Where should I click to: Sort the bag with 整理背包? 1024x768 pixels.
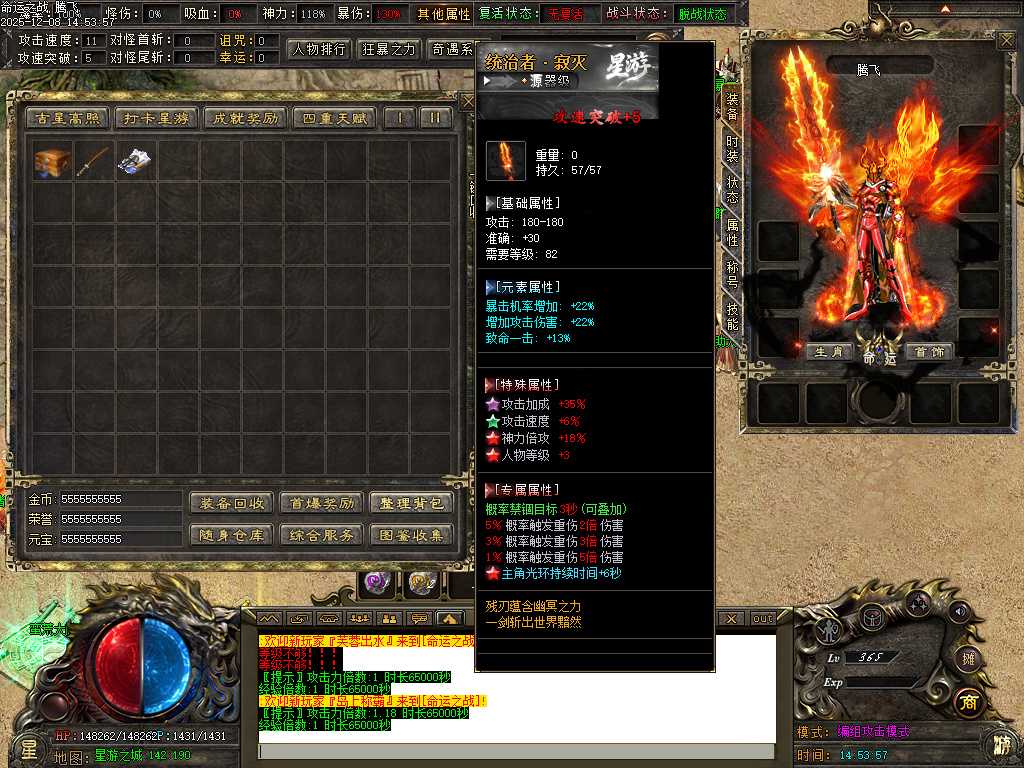[411, 503]
